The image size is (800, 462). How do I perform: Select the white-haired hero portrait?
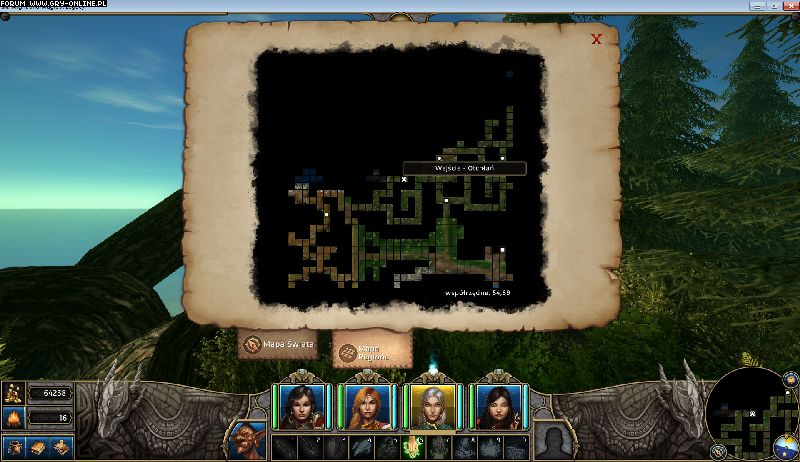[x=432, y=406]
